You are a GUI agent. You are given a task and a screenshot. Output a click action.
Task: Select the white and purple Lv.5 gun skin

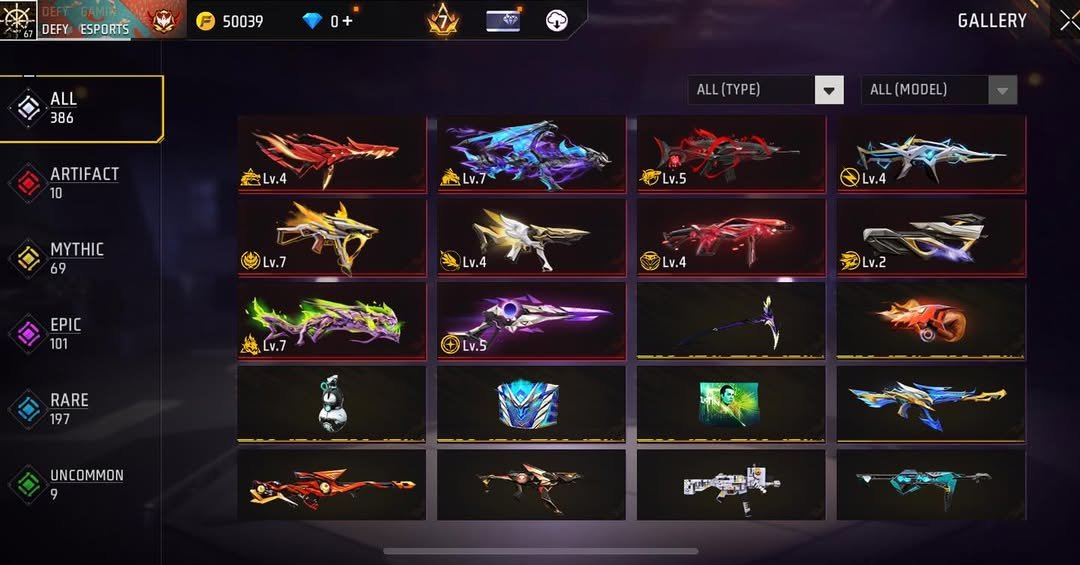531,321
